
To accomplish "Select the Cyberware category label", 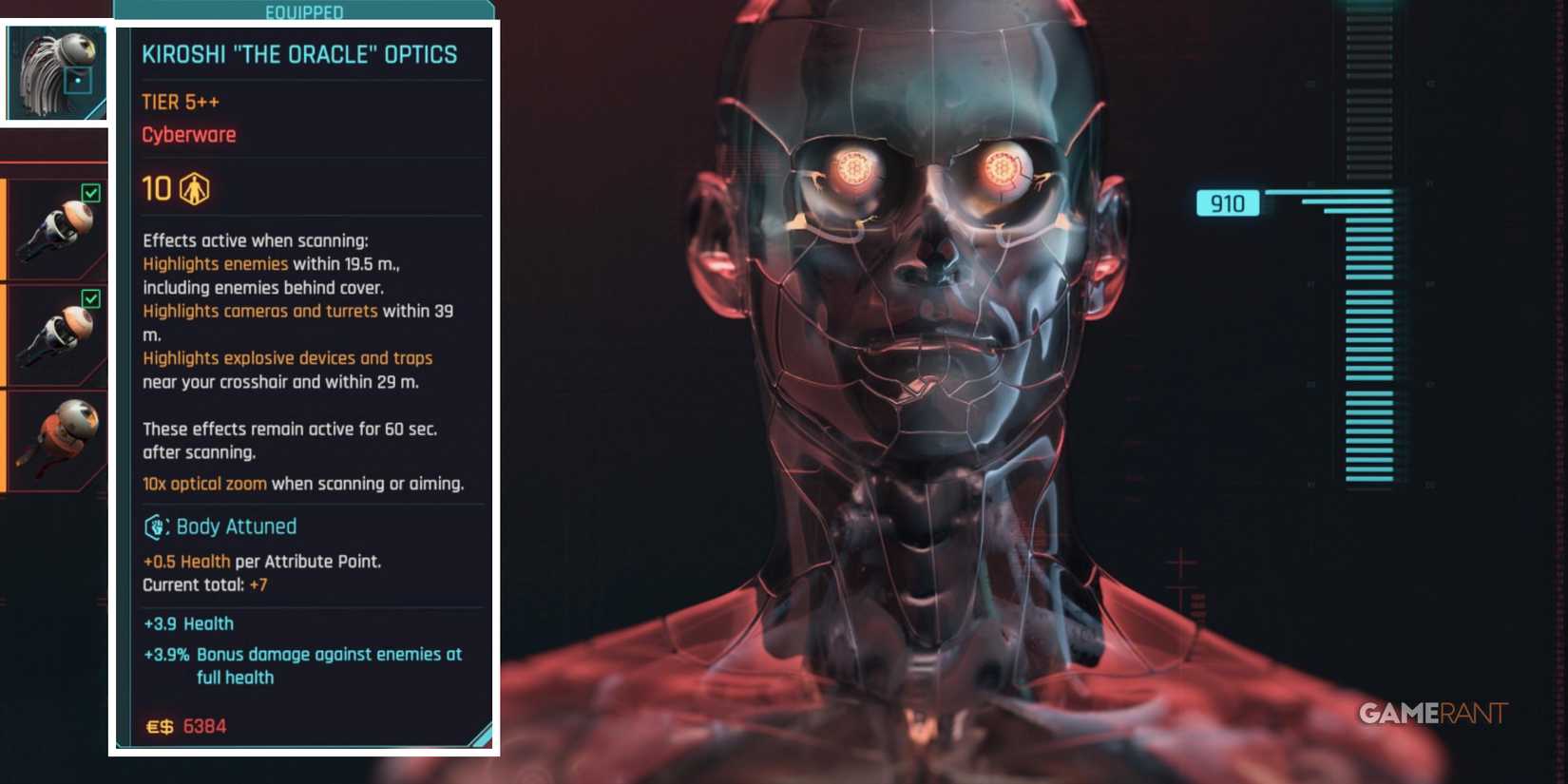I will (x=189, y=134).
